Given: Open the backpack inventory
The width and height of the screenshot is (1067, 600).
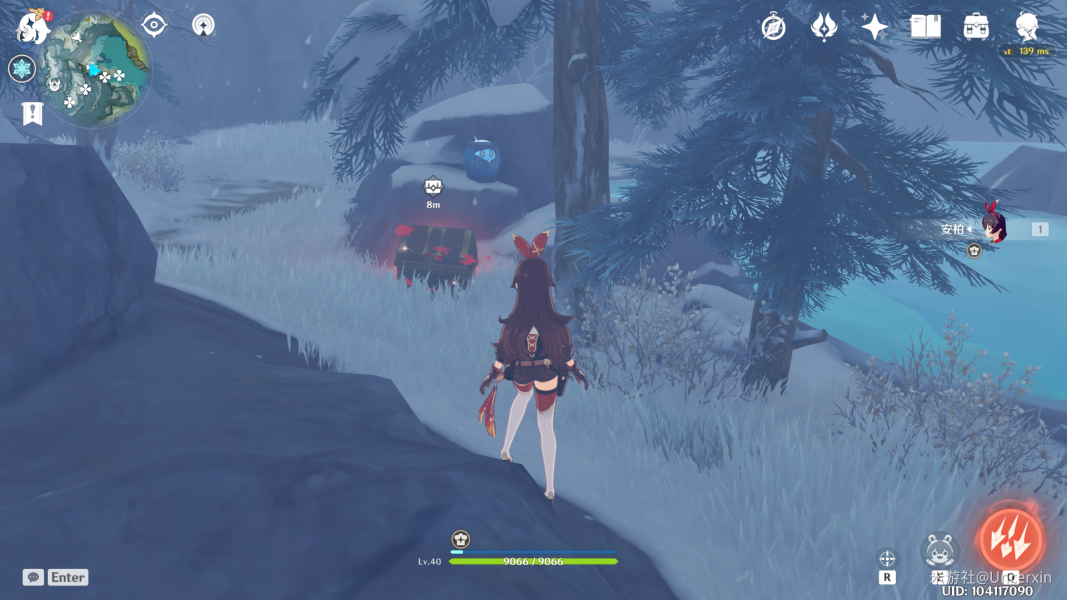Looking at the screenshot, I should (977, 27).
